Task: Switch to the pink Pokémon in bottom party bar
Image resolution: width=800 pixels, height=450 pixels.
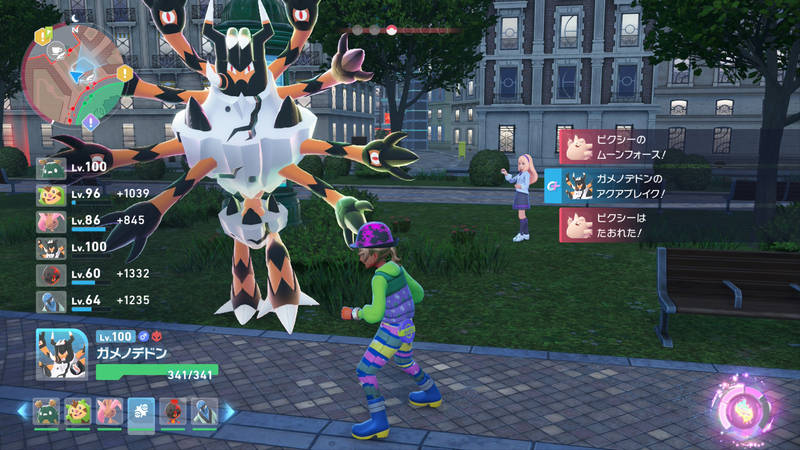Action: tap(109, 412)
